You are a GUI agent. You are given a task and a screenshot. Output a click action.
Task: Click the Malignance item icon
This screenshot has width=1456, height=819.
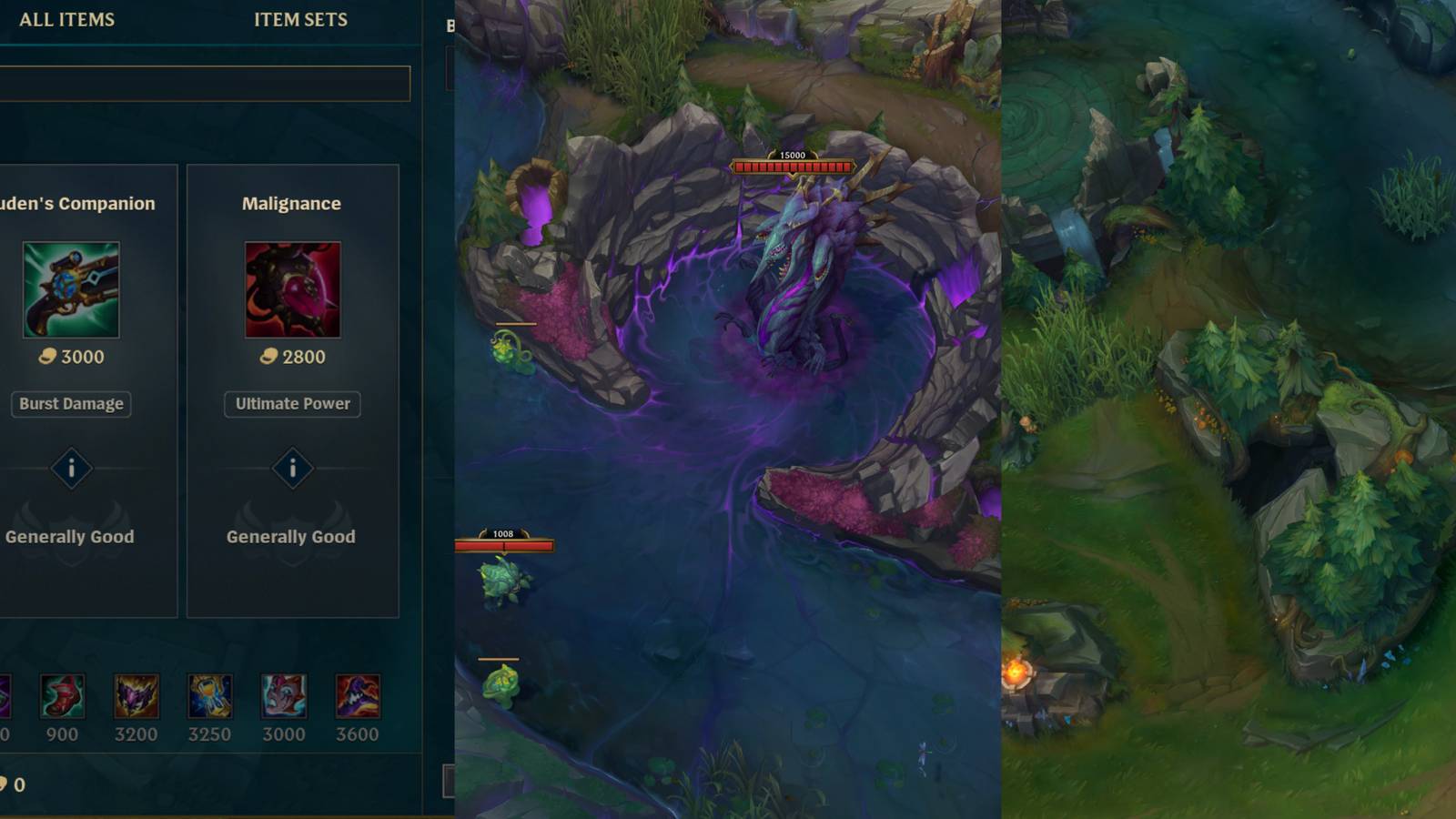point(292,289)
